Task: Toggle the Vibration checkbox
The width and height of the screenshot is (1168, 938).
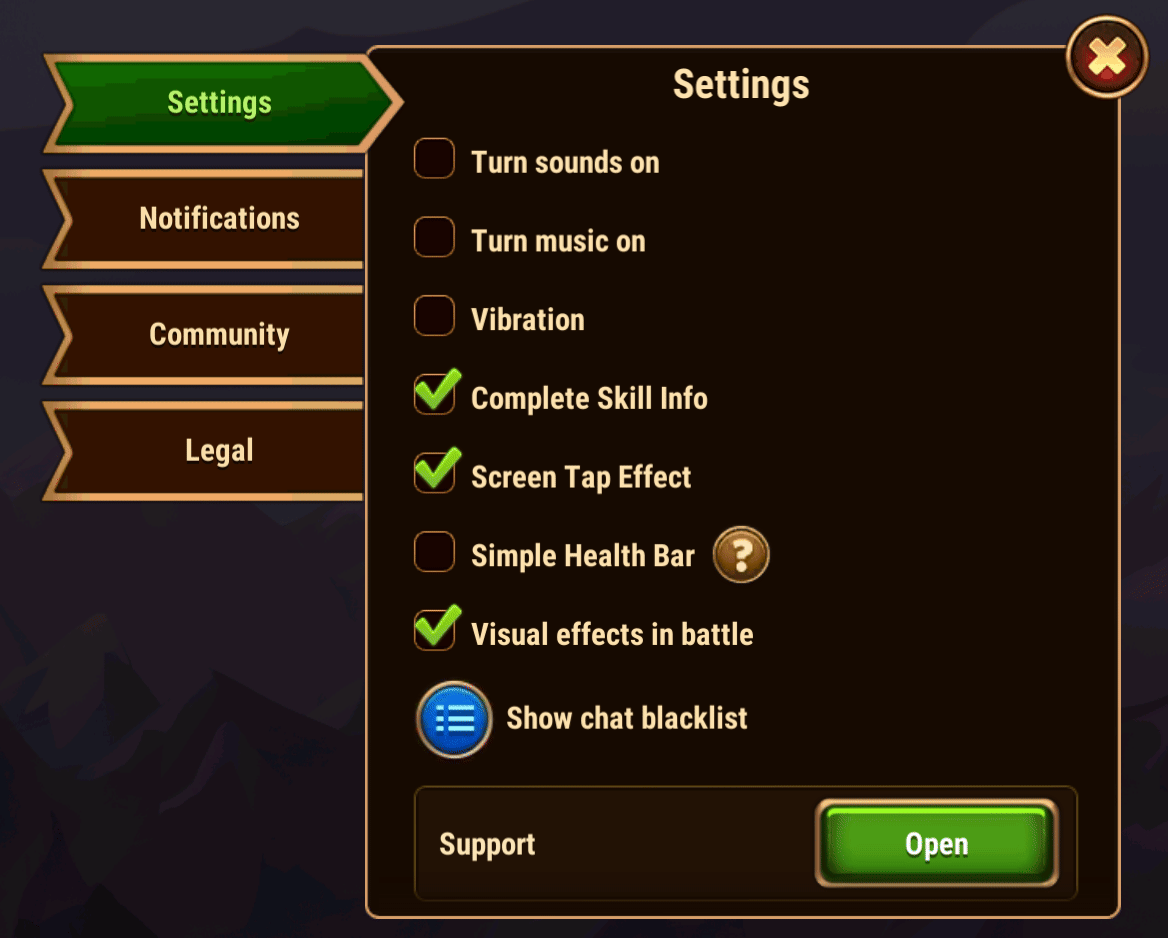Action: [435, 316]
